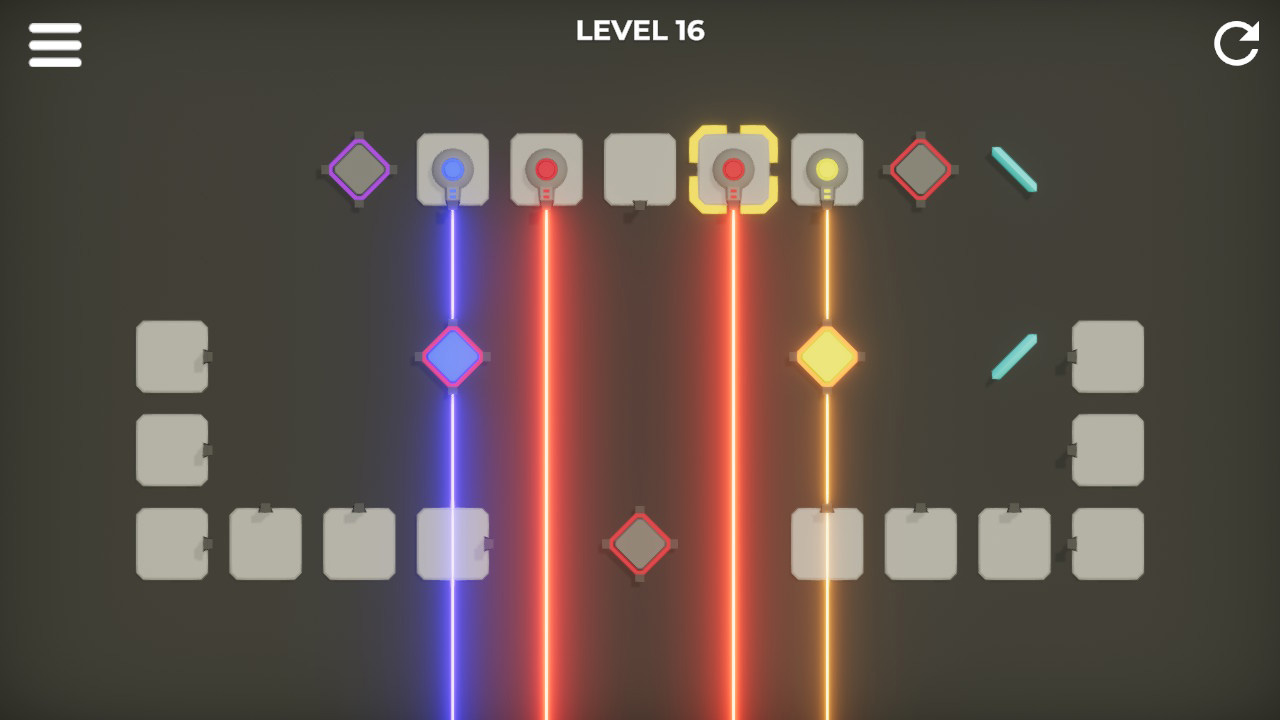Select the blue laser emitter

point(452,168)
